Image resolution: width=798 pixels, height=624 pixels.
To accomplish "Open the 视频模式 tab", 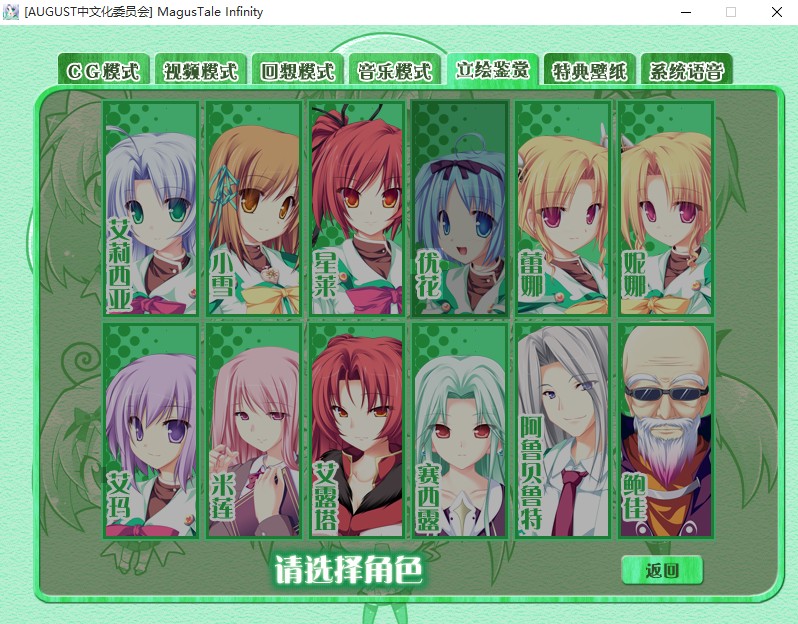I will (201, 71).
